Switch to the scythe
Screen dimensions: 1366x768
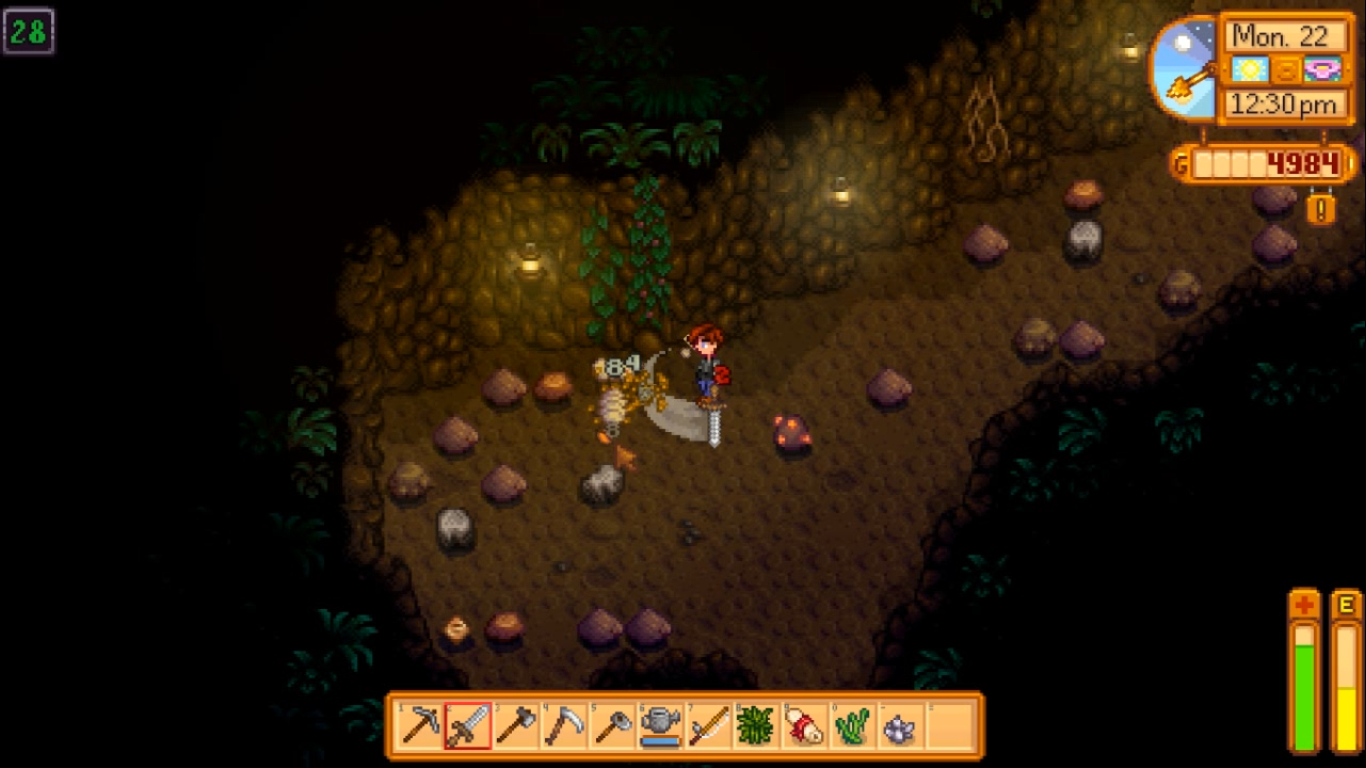(564, 725)
